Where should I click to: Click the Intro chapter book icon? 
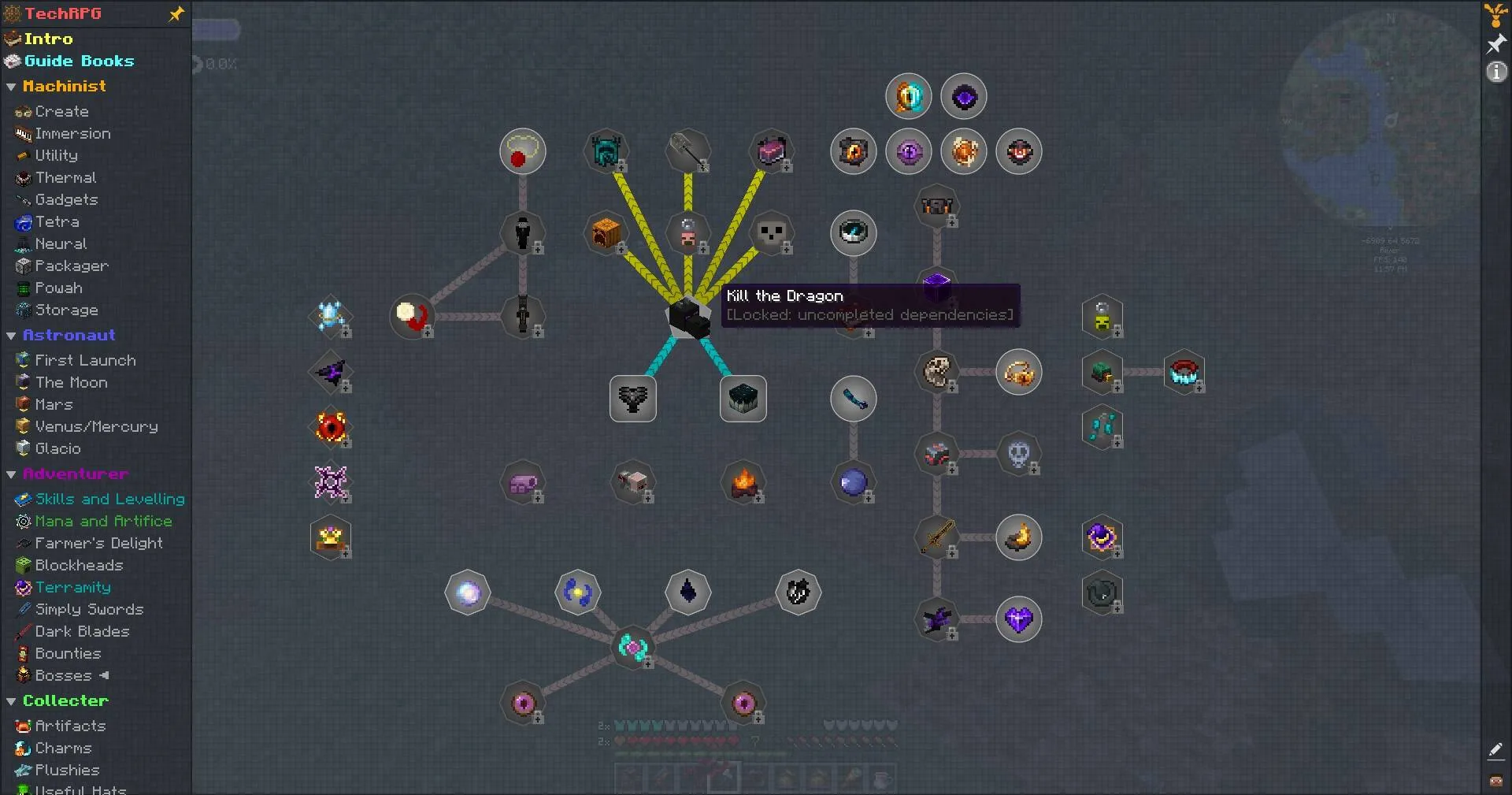(x=11, y=38)
